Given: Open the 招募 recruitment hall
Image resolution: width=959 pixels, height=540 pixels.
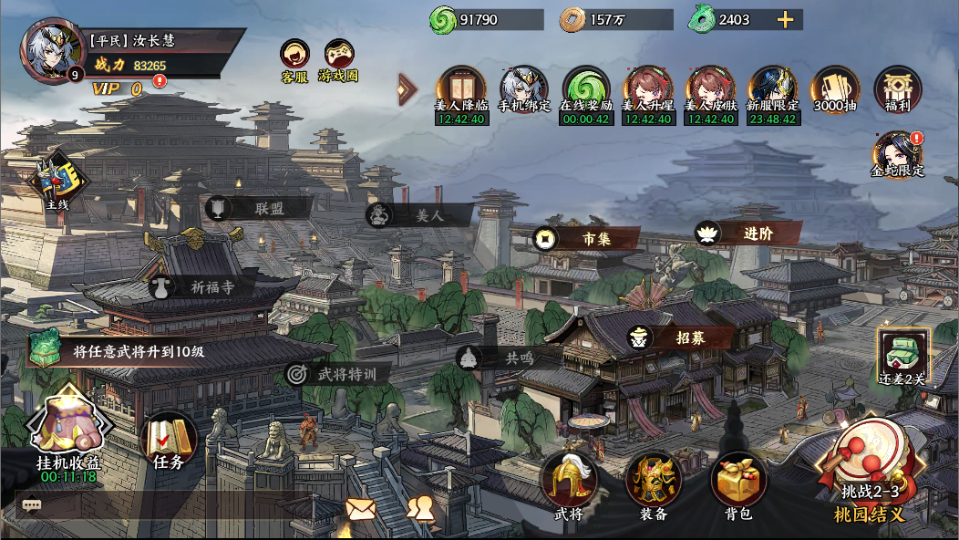Looking at the screenshot, I should (x=682, y=338).
